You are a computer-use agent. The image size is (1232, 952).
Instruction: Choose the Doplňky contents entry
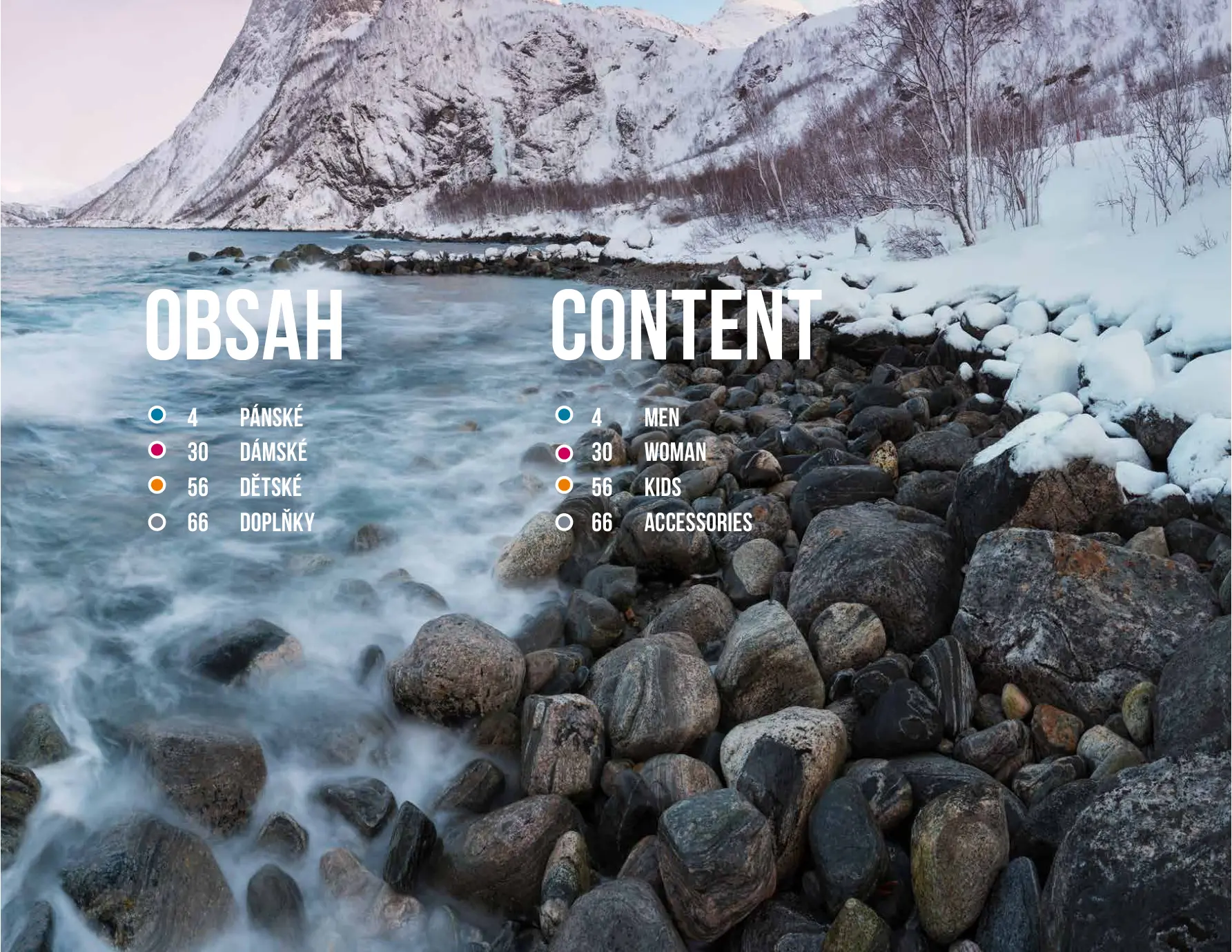277,522
